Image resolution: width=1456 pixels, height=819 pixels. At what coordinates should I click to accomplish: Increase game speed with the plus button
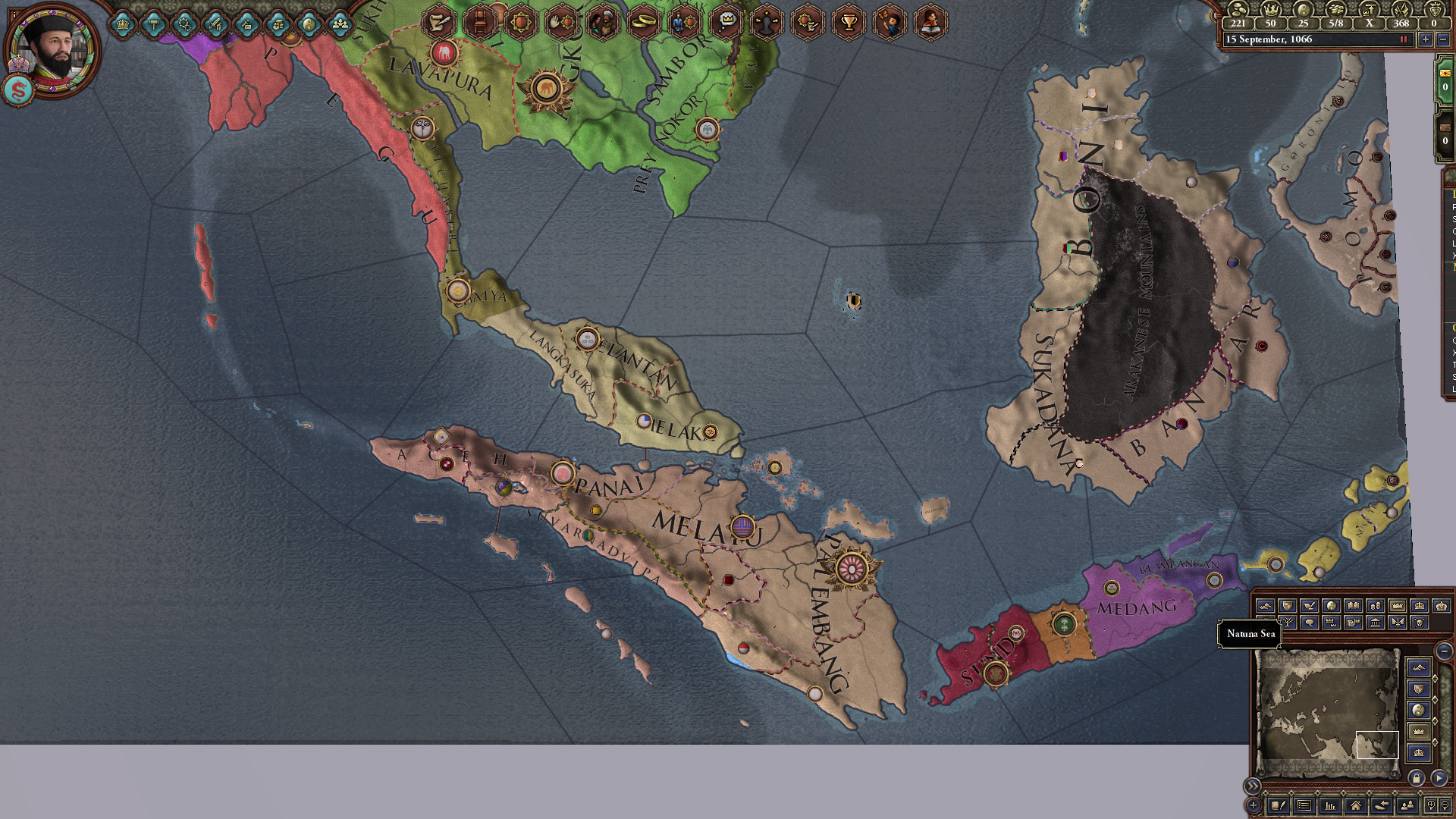click(x=1426, y=39)
